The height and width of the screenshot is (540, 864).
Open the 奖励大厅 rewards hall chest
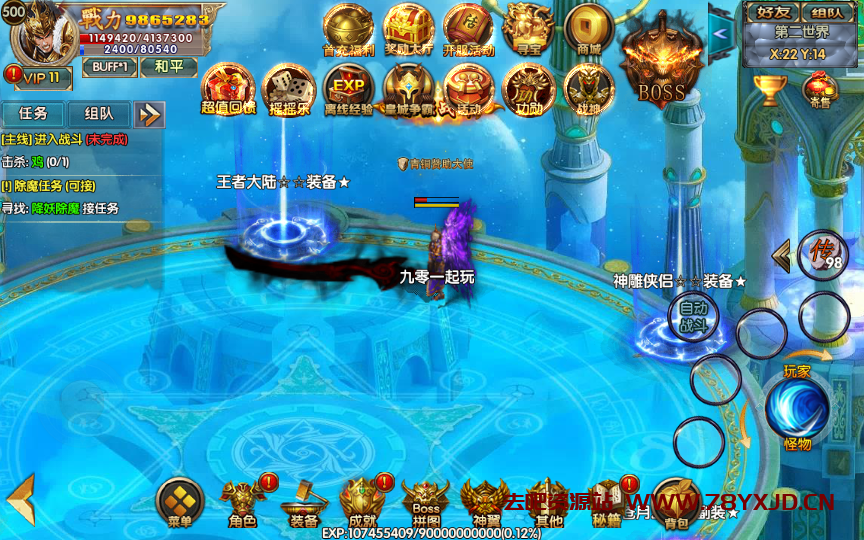click(408, 28)
